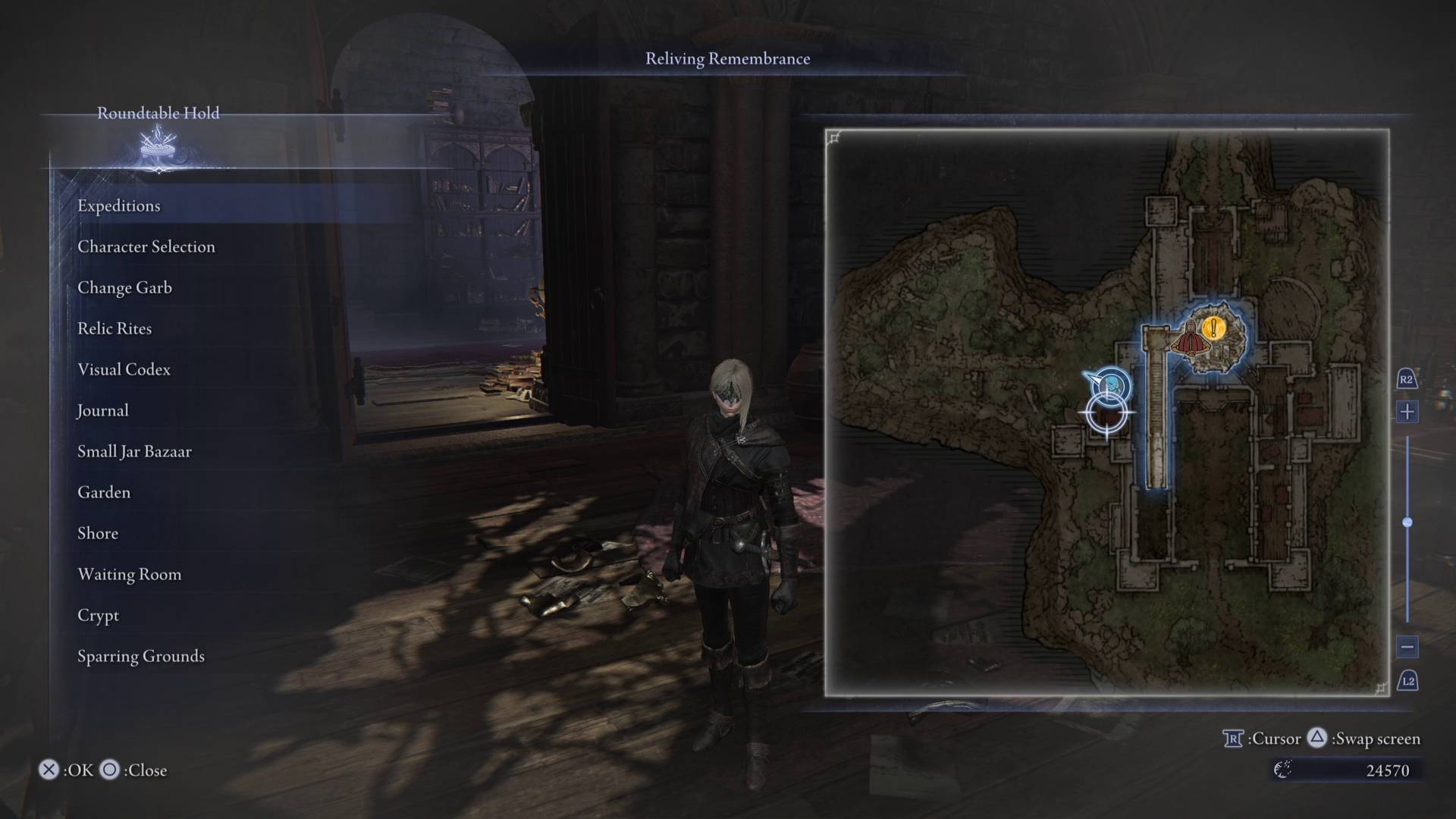Adjust the map zoom slider handle

1407,522
